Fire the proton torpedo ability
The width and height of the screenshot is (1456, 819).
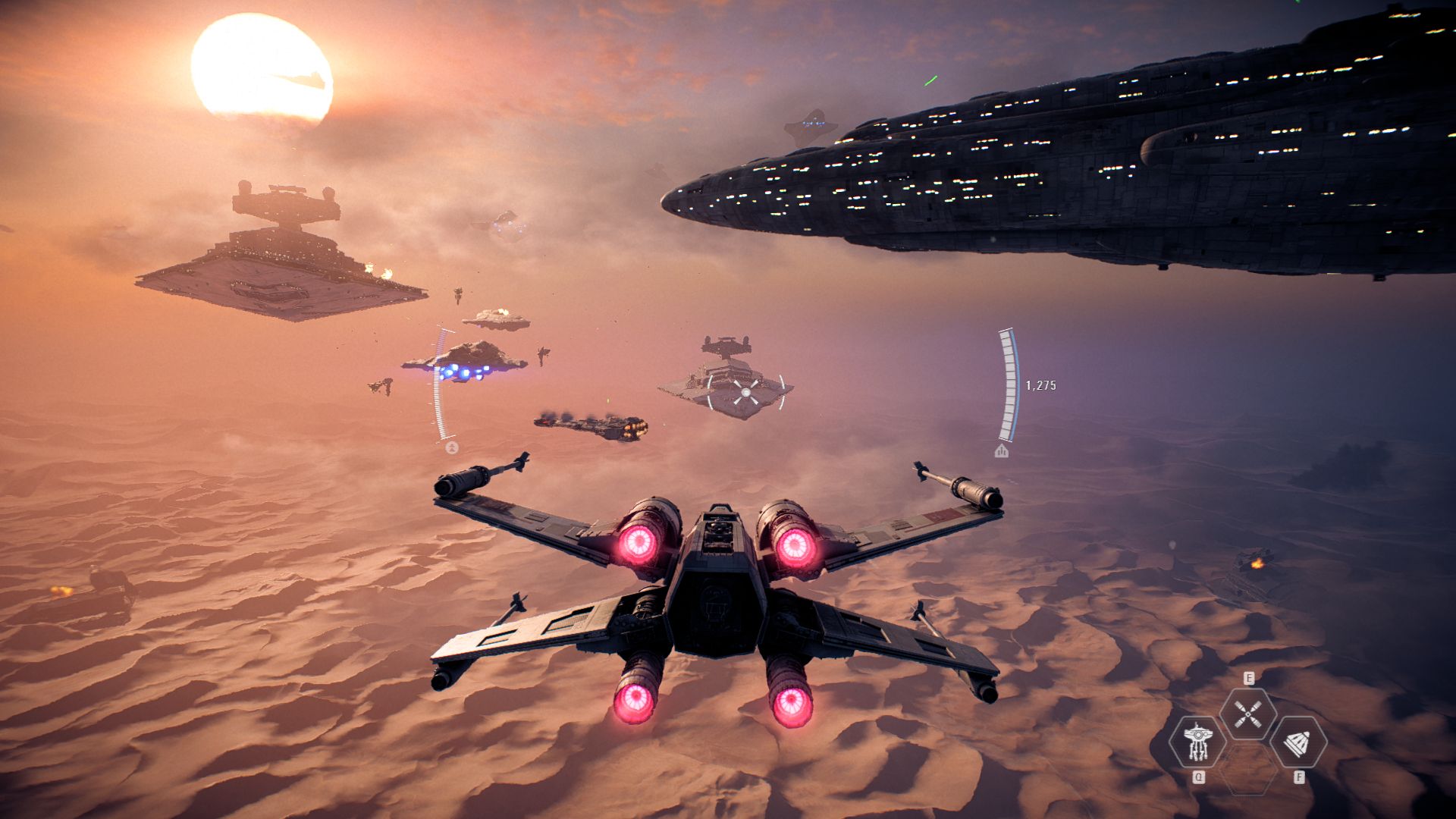coord(1298,742)
